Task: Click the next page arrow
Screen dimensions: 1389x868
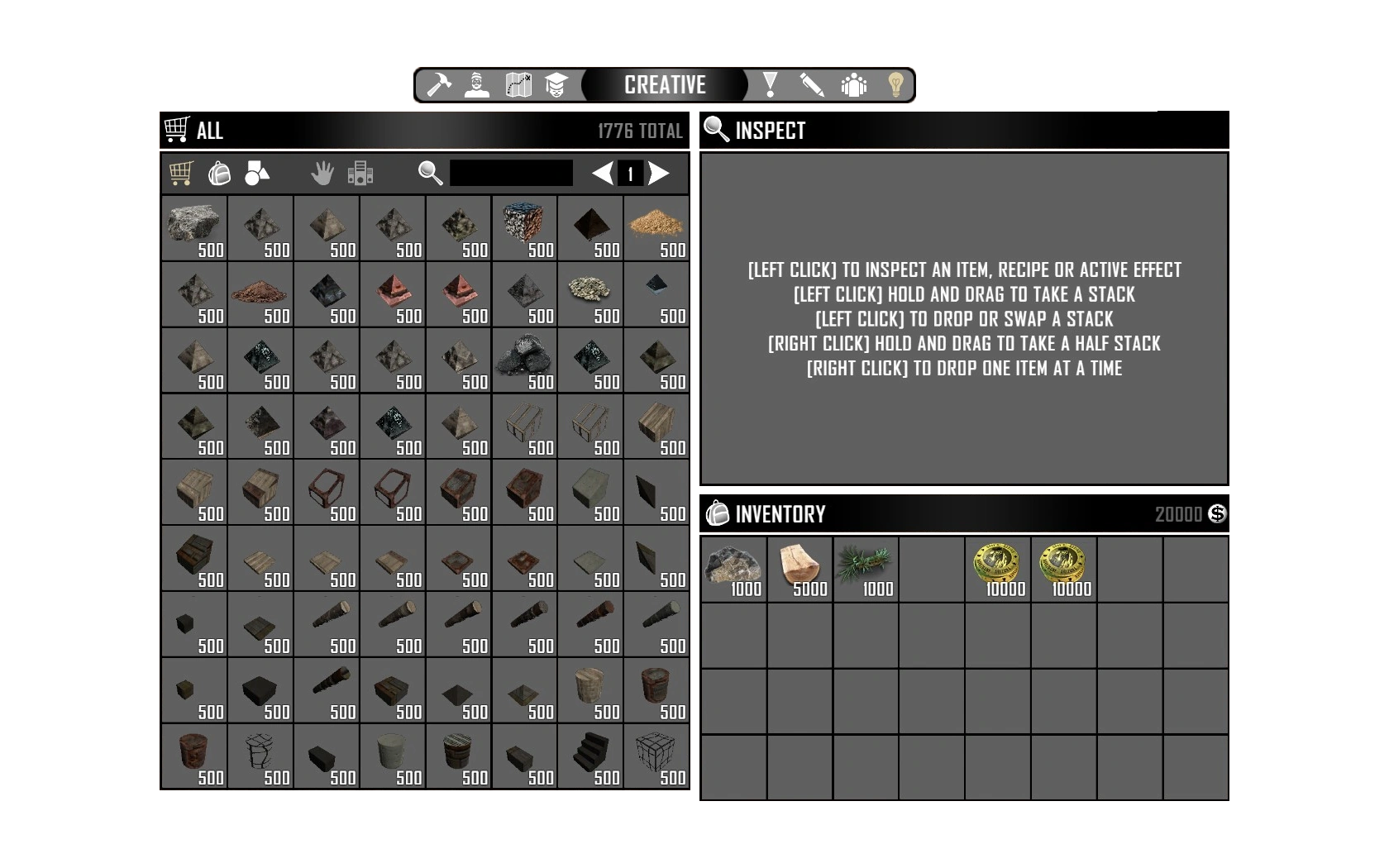Action: point(659,173)
